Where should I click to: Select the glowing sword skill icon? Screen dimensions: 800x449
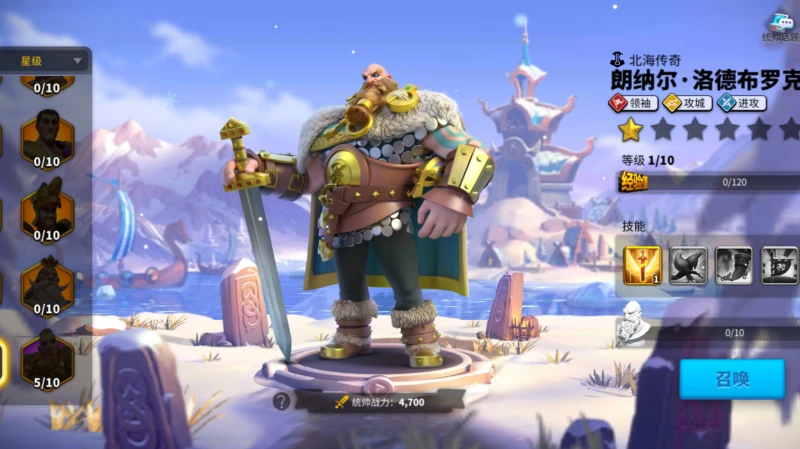[x=642, y=265]
